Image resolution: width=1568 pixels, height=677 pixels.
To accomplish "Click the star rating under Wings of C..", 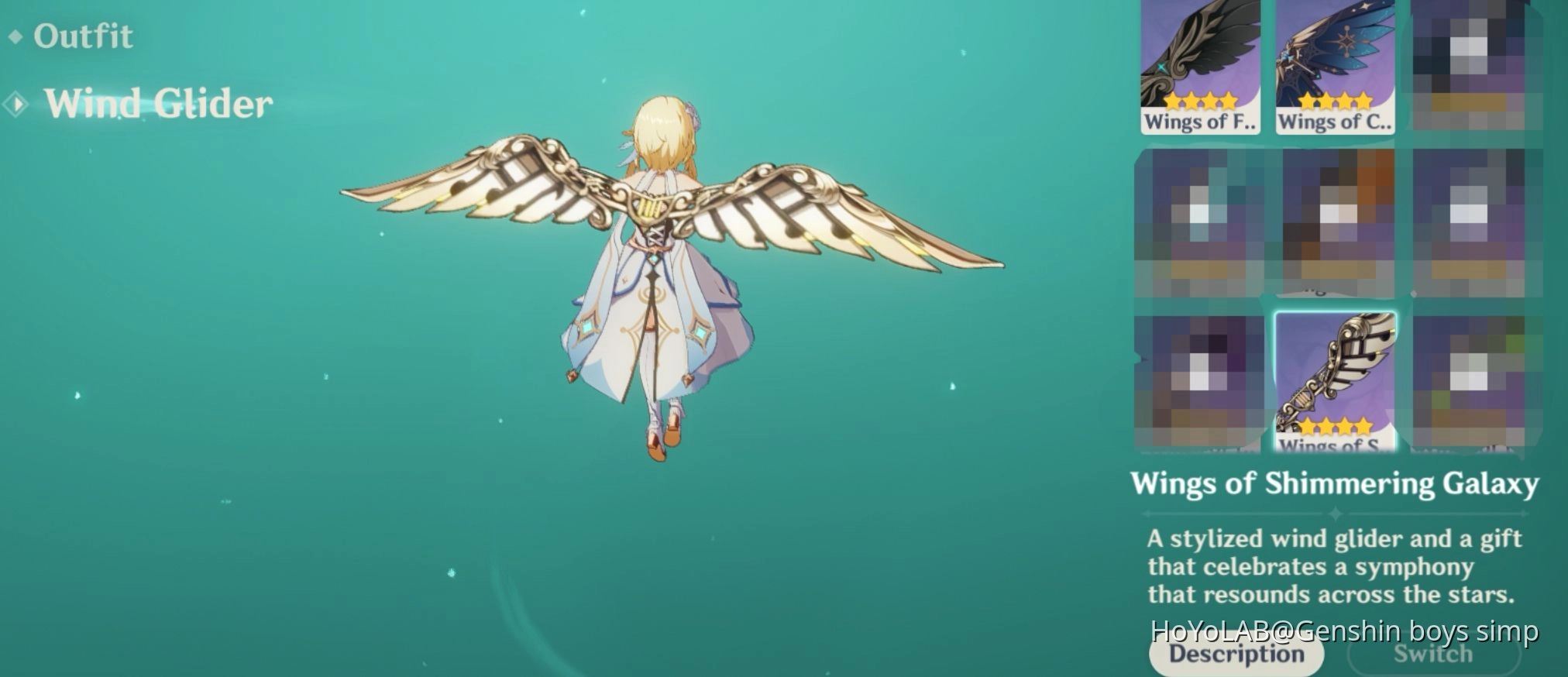I will pos(1335,101).
